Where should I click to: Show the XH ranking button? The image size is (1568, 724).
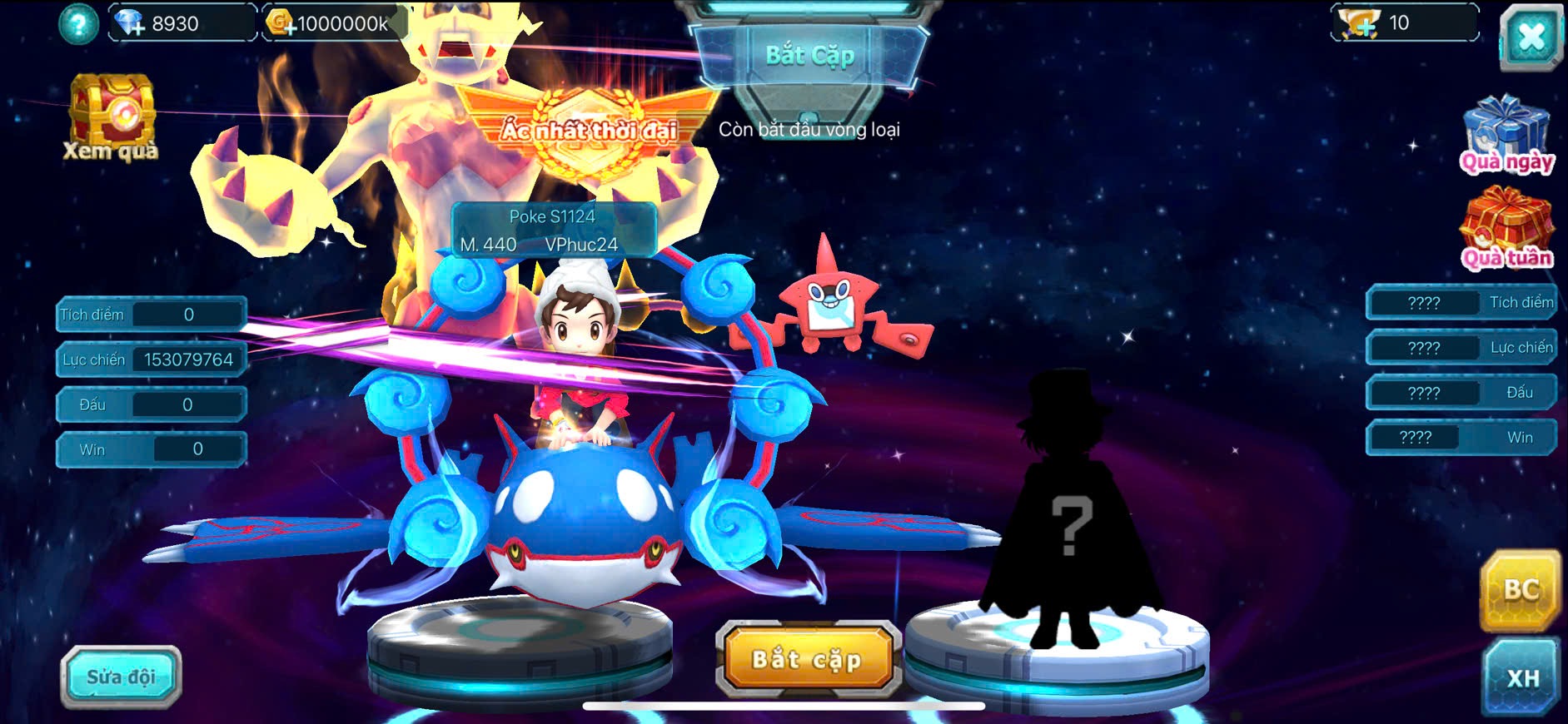tap(1521, 677)
